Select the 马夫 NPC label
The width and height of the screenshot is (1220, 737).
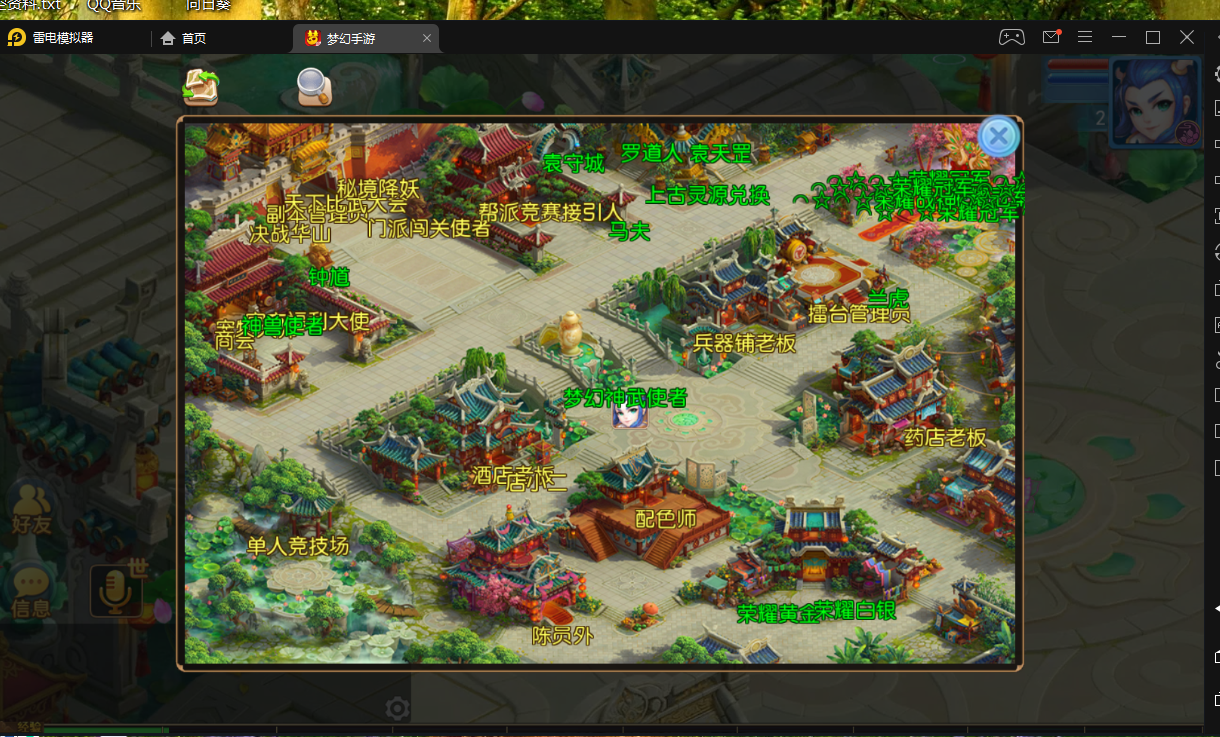point(629,231)
